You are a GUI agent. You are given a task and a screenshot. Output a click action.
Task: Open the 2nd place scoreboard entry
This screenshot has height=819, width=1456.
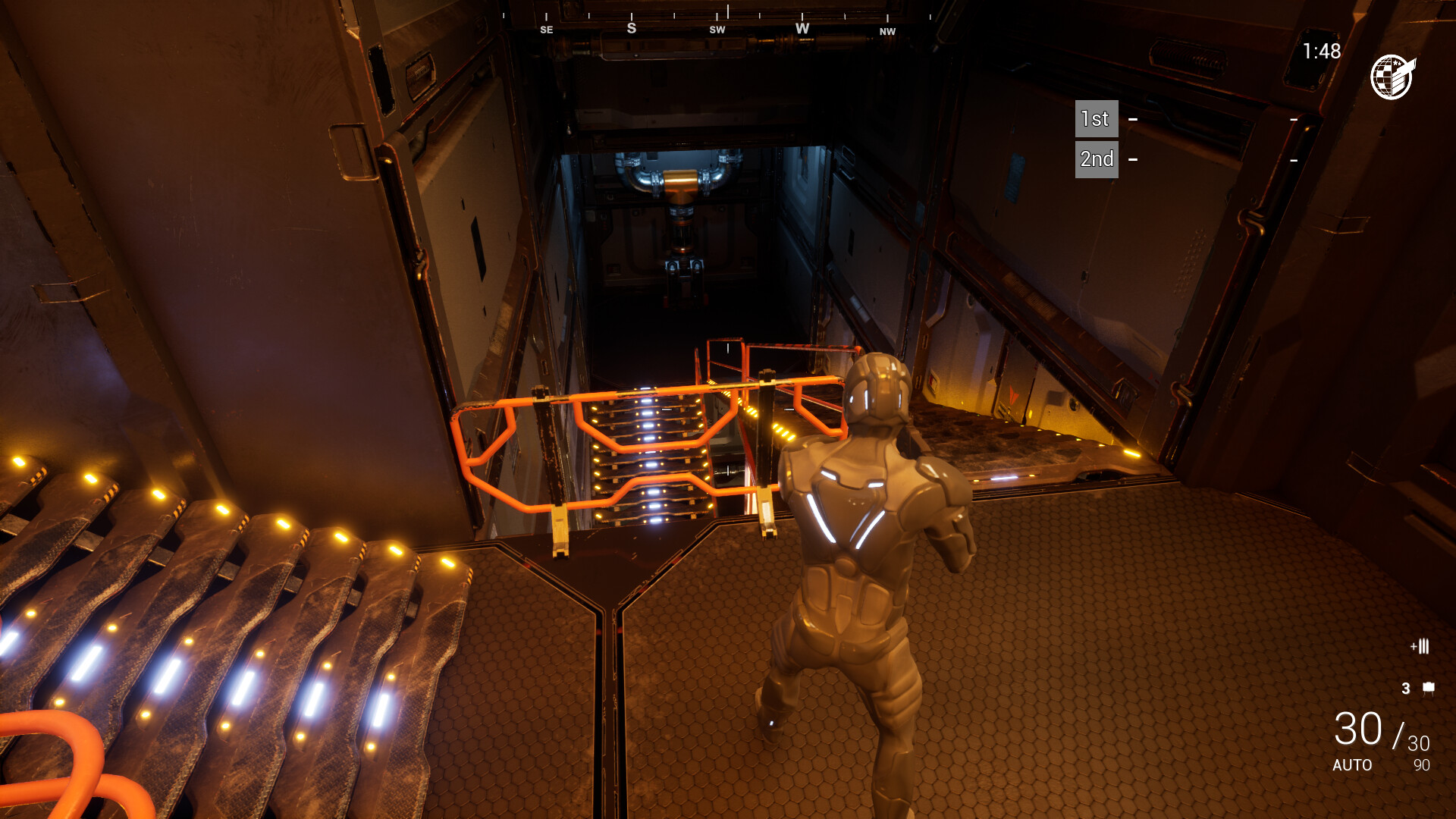[x=1096, y=158]
